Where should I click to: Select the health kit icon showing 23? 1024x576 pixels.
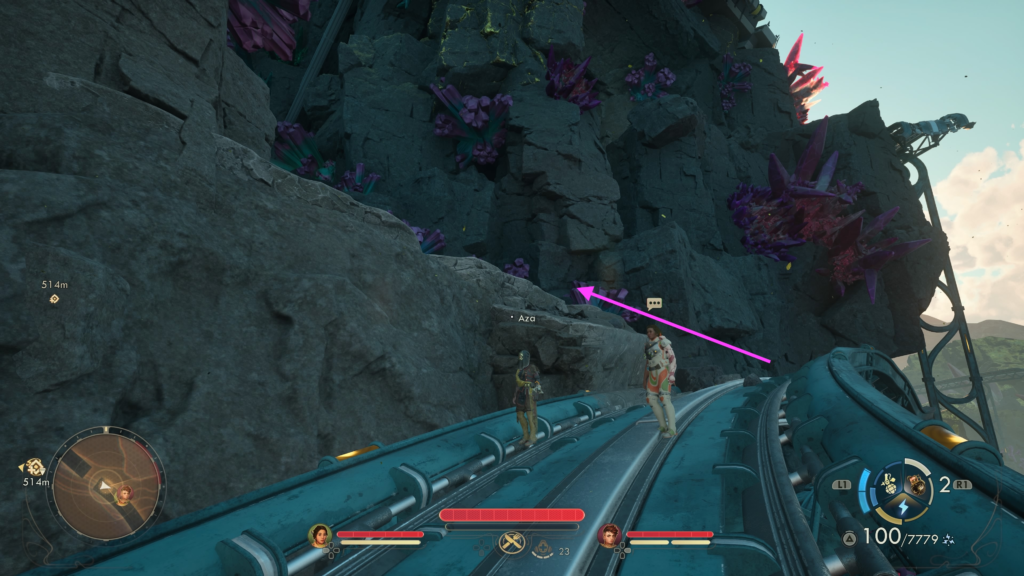pos(543,546)
